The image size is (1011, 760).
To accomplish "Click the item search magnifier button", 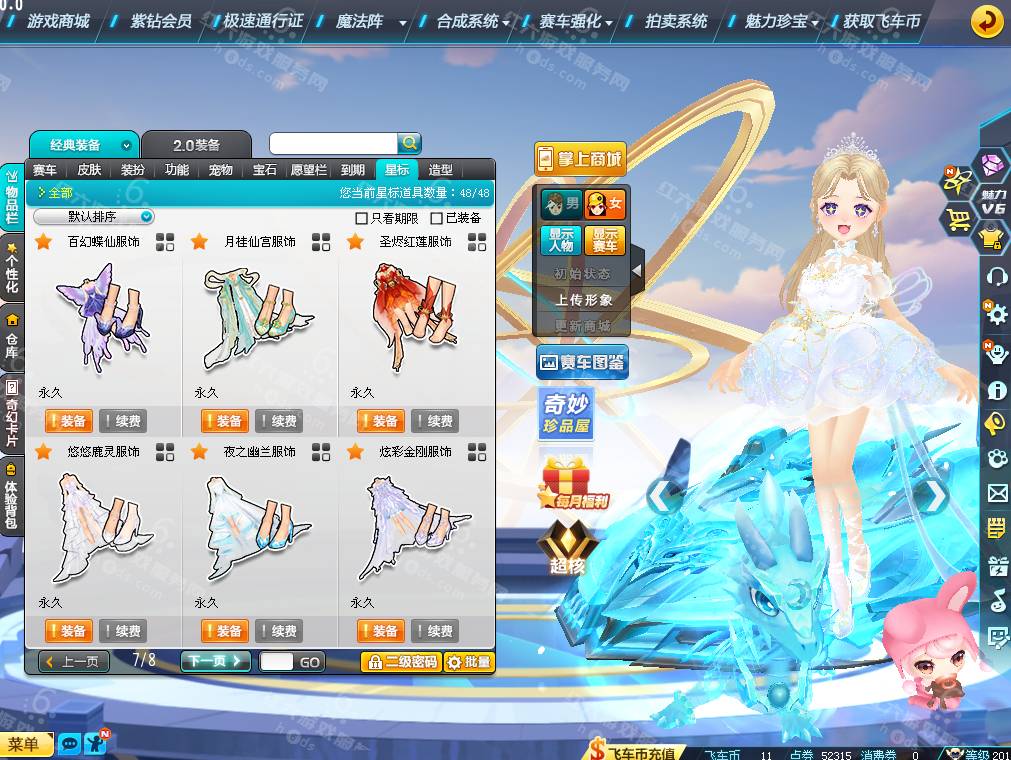I will (x=409, y=143).
